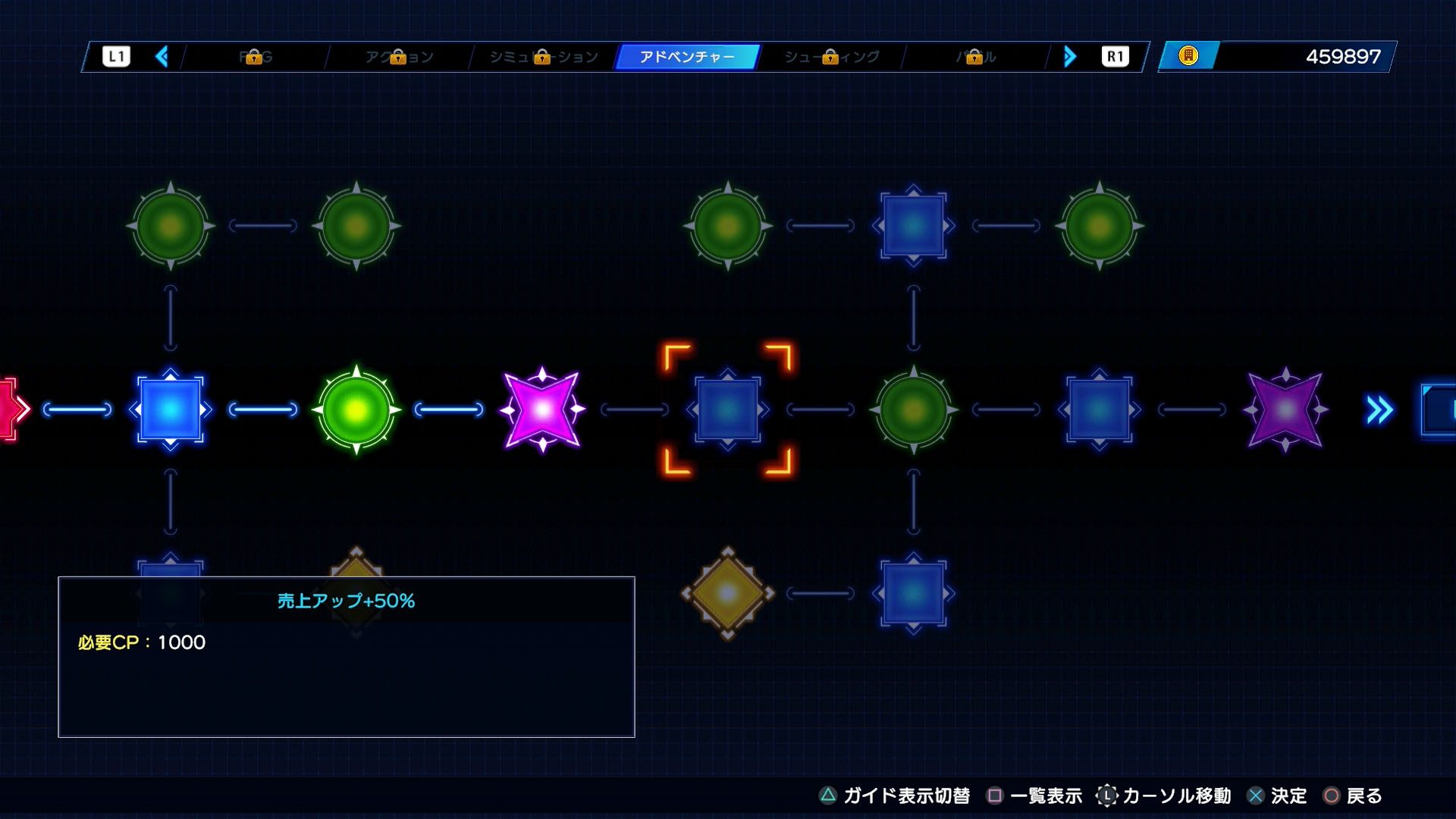This screenshot has height=819, width=1456.
Task: Select the blue square node next to the yellow diamond
Action: pos(913,593)
